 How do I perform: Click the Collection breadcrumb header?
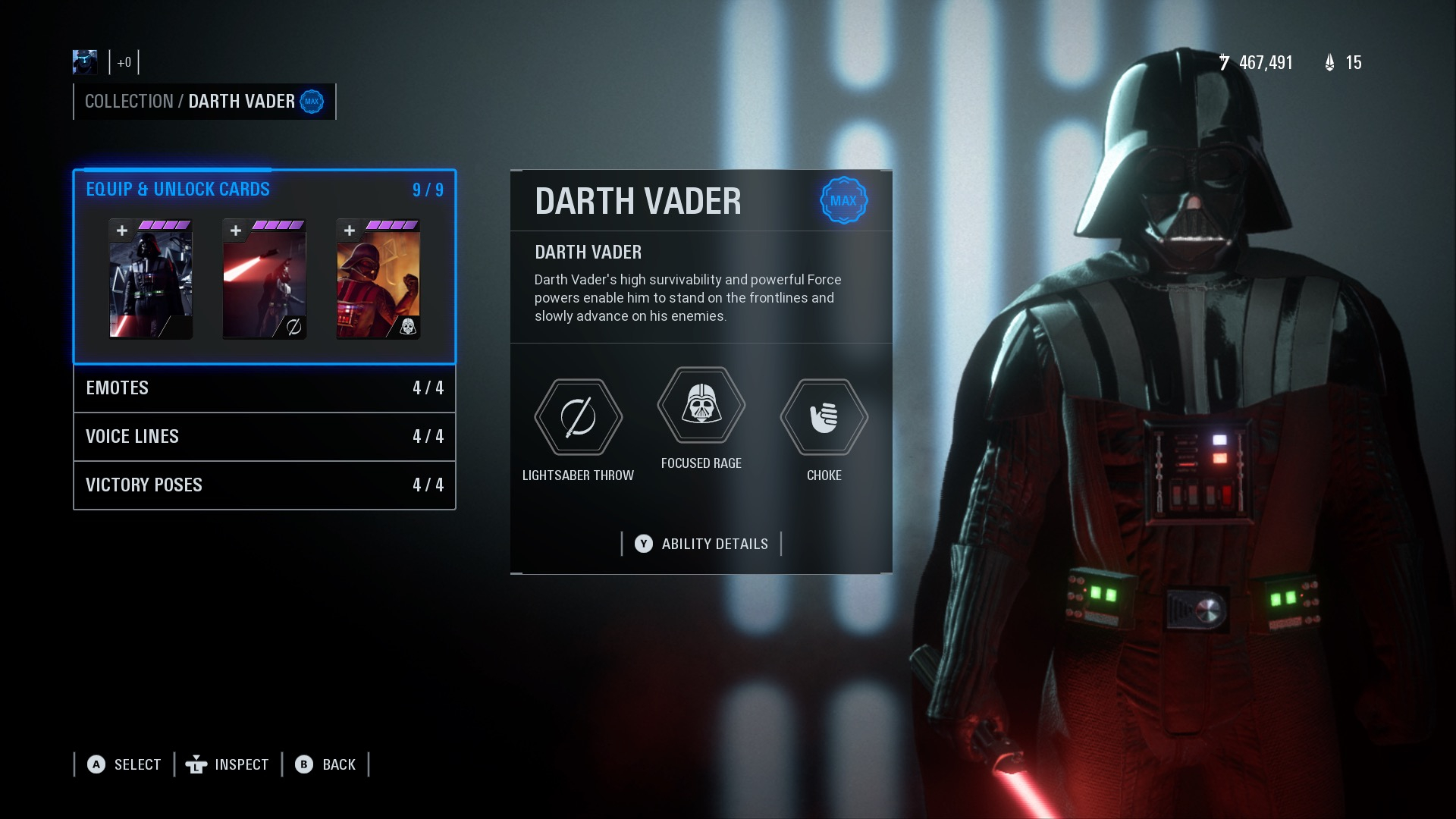pos(129,102)
